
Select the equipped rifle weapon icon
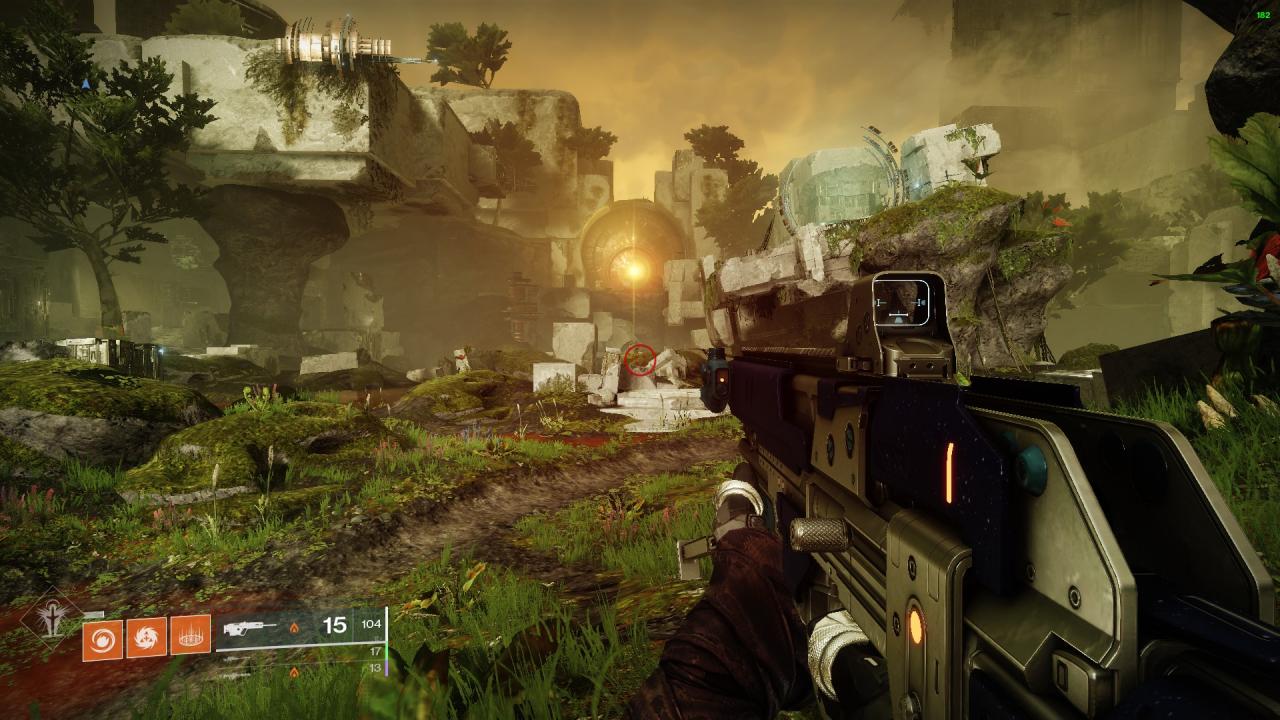click(252, 628)
